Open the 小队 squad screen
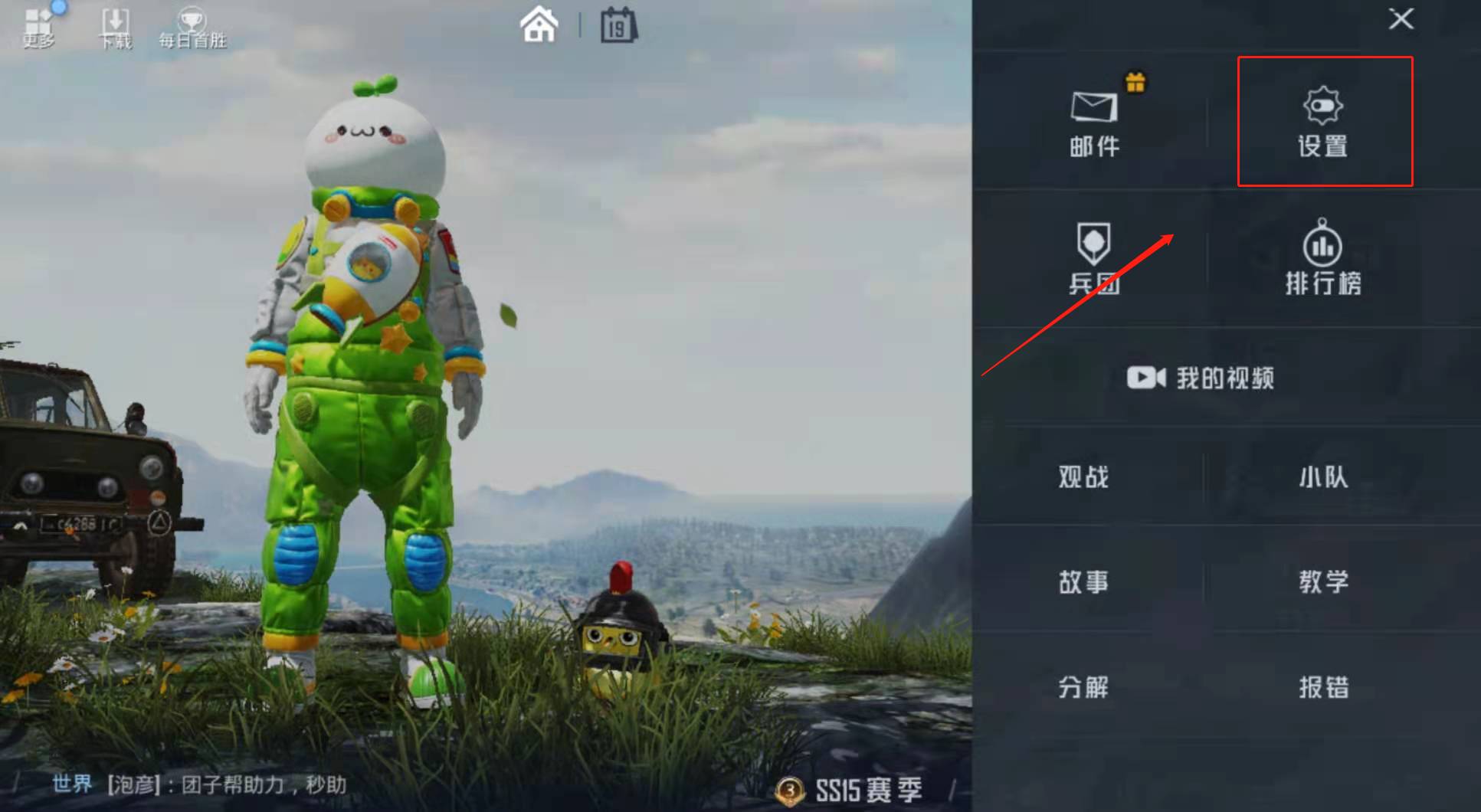This screenshot has width=1481, height=812. [1323, 478]
